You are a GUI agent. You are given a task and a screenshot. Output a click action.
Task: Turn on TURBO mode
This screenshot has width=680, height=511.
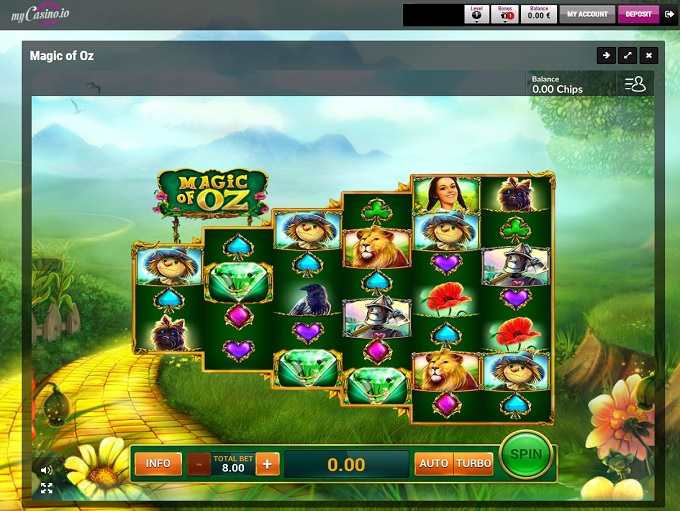(x=473, y=464)
